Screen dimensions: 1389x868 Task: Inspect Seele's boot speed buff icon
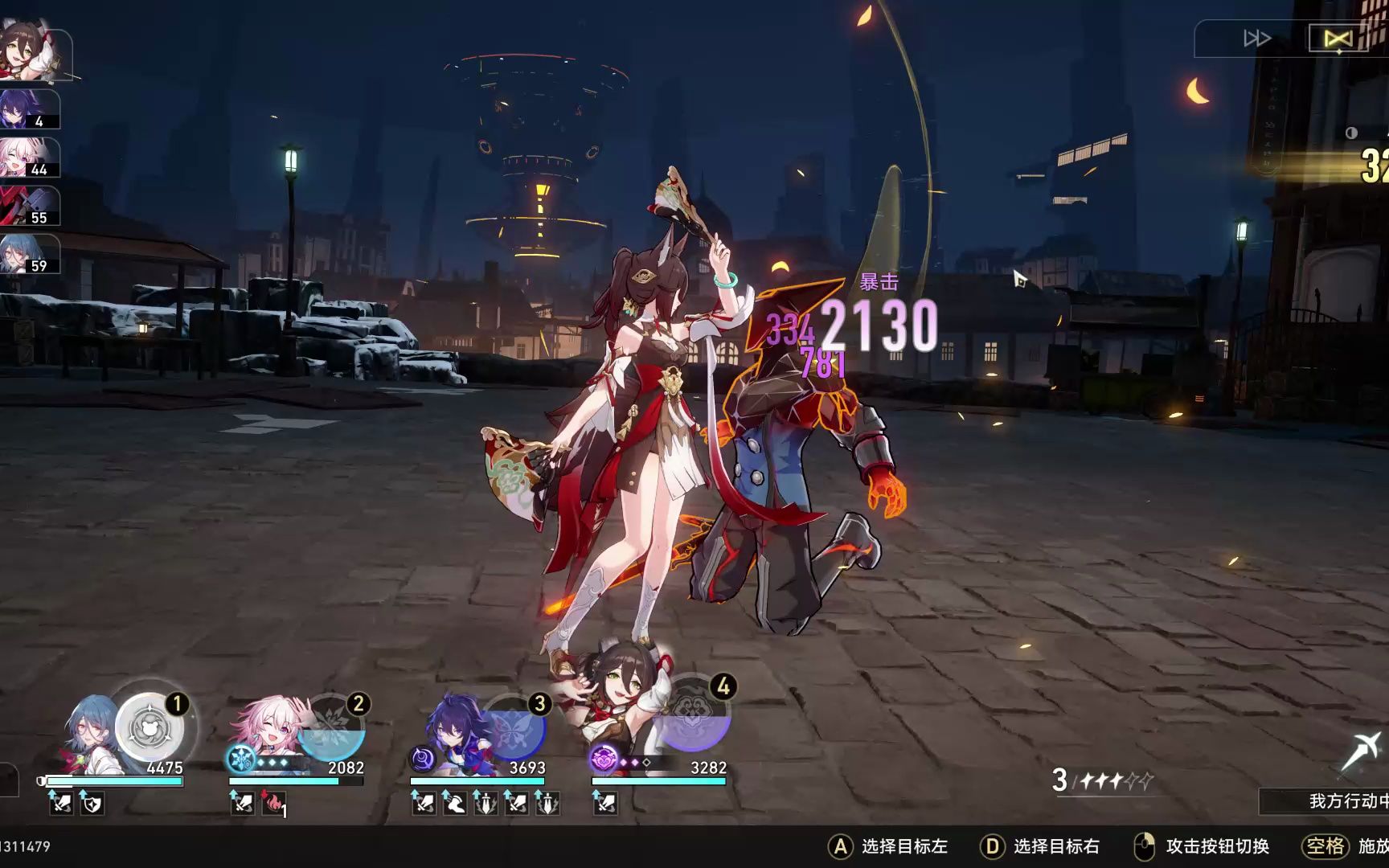pos(455,802)
